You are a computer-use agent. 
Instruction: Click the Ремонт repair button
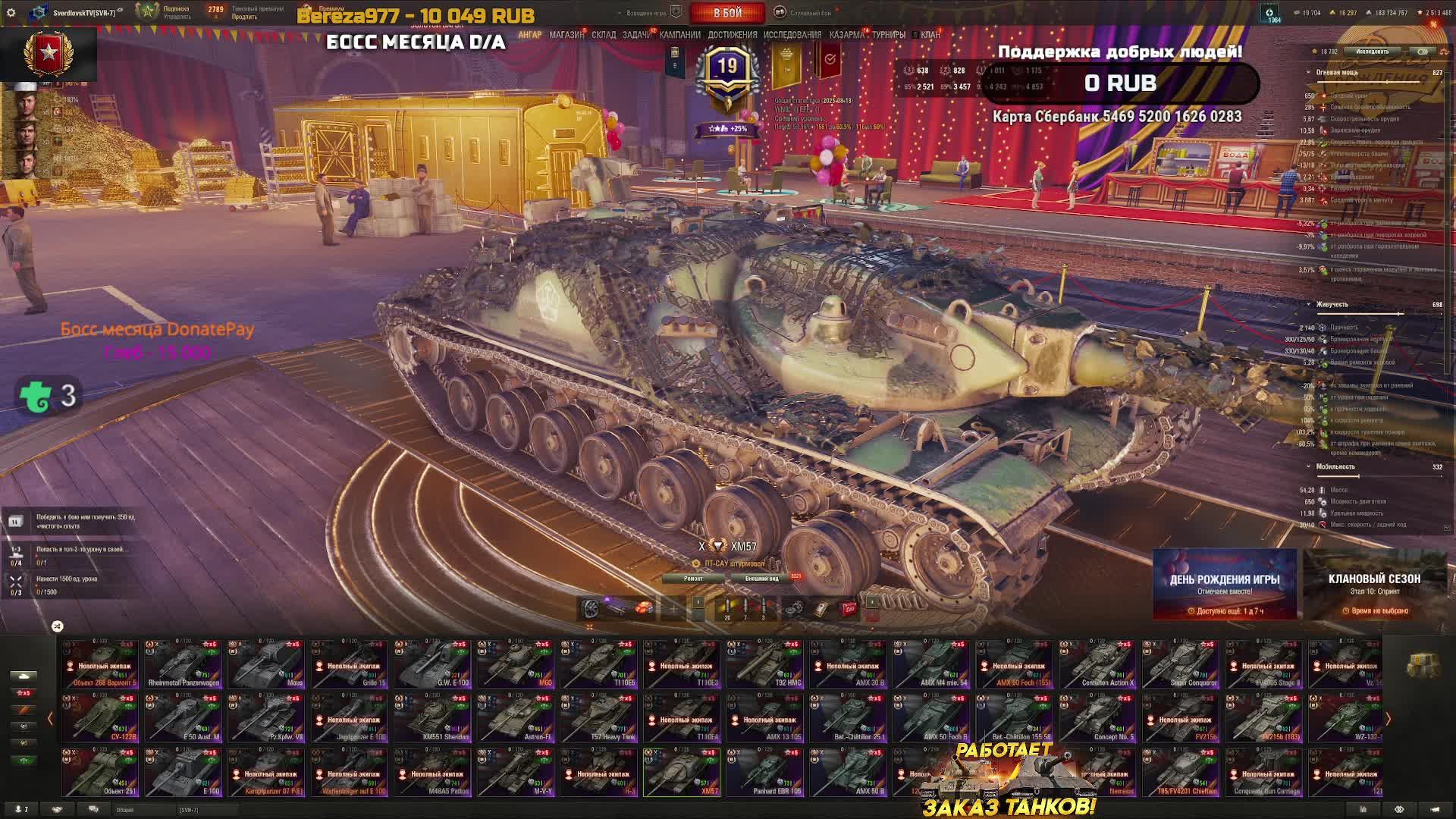[693, 579]
